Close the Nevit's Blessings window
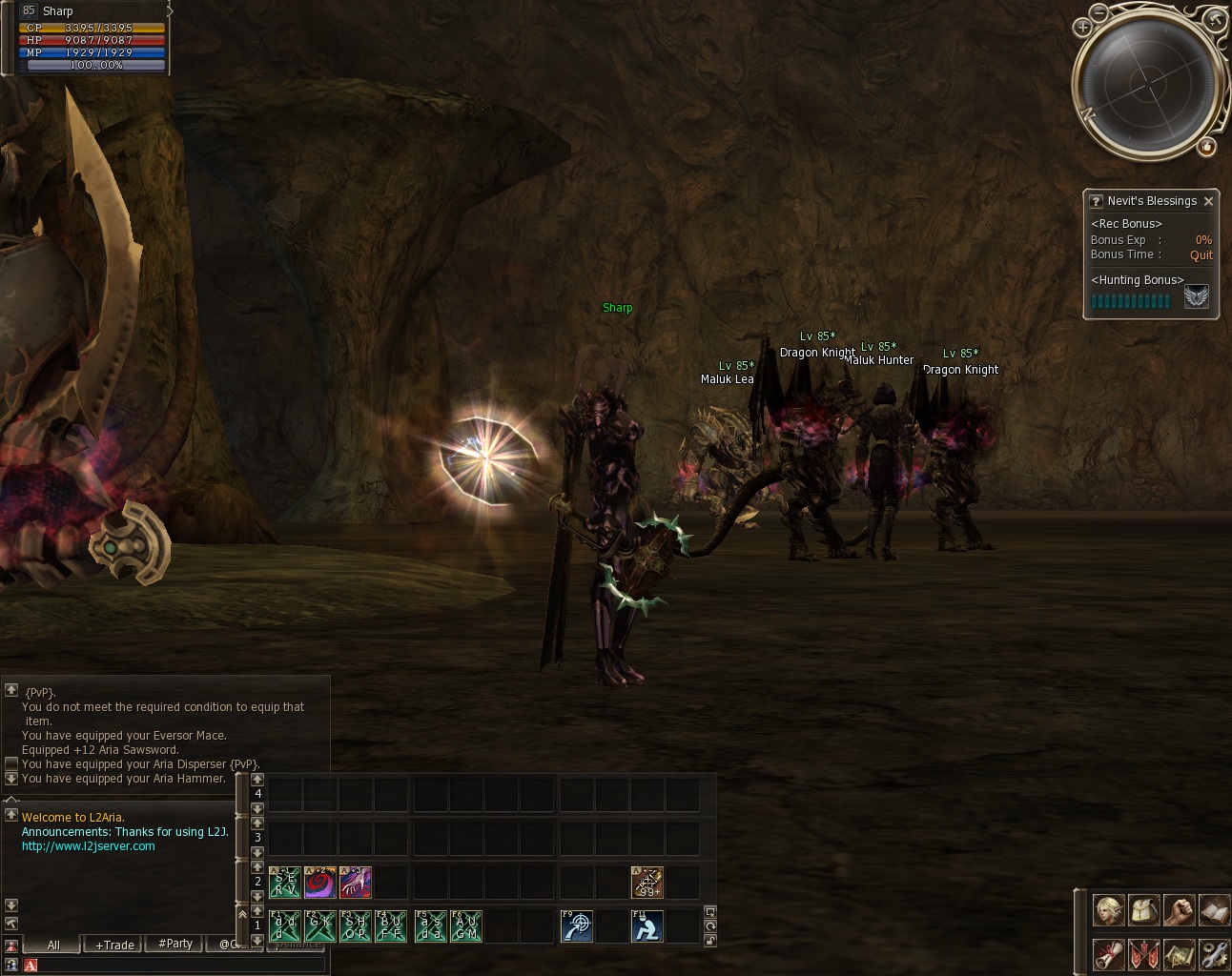The image size is (1232, 976). [1208, 201]
